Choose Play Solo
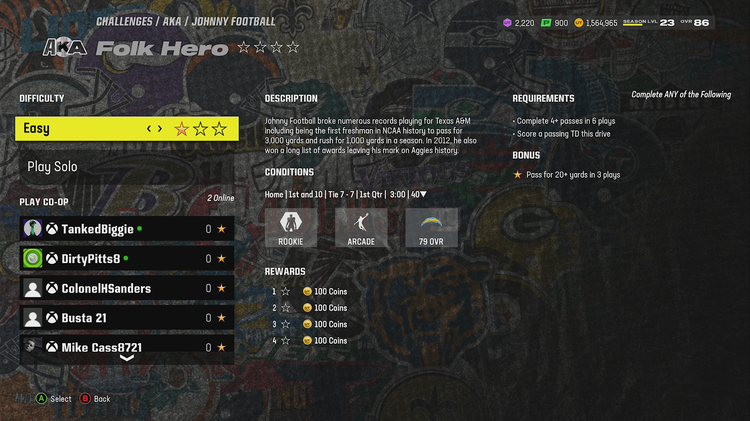 pos(127,167)
